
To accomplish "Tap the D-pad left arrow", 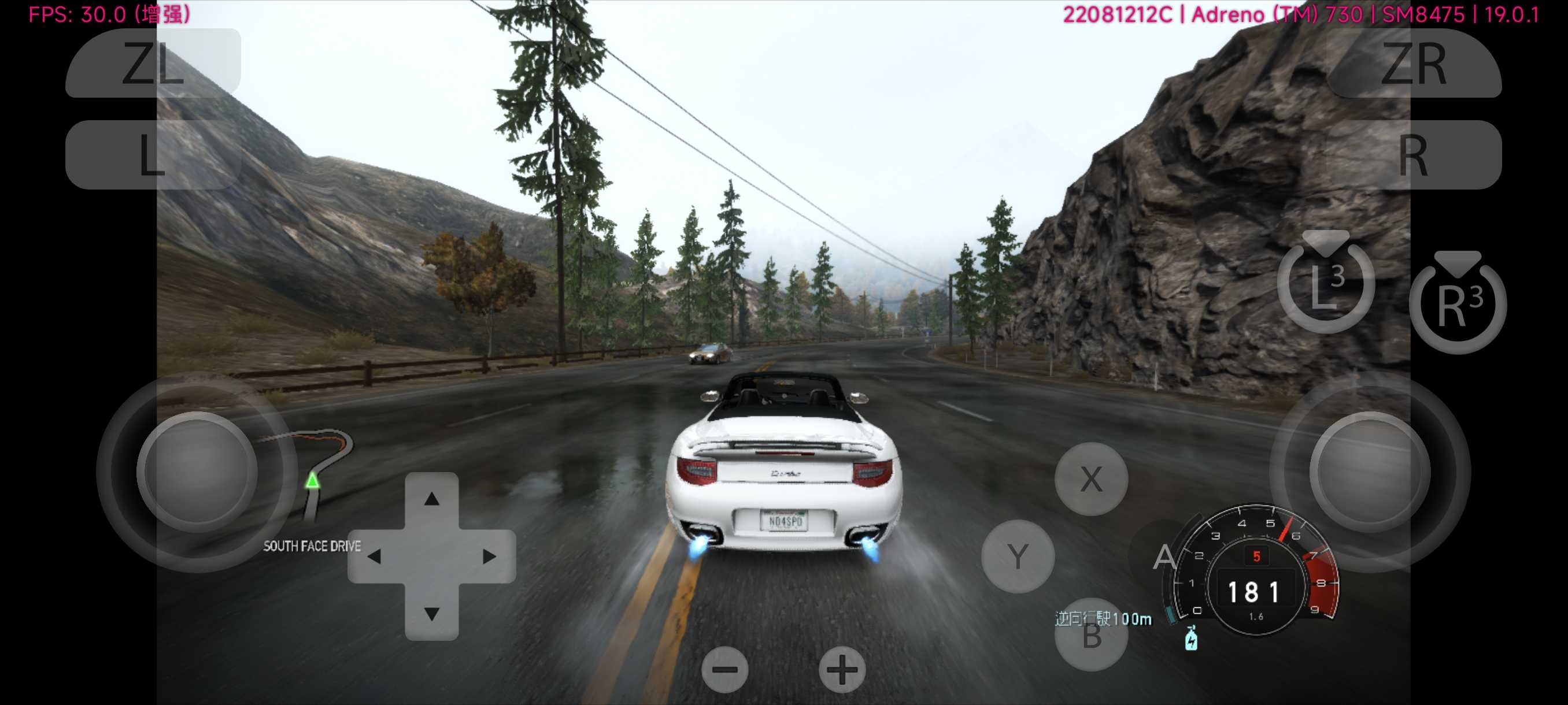I will [374, 556].
